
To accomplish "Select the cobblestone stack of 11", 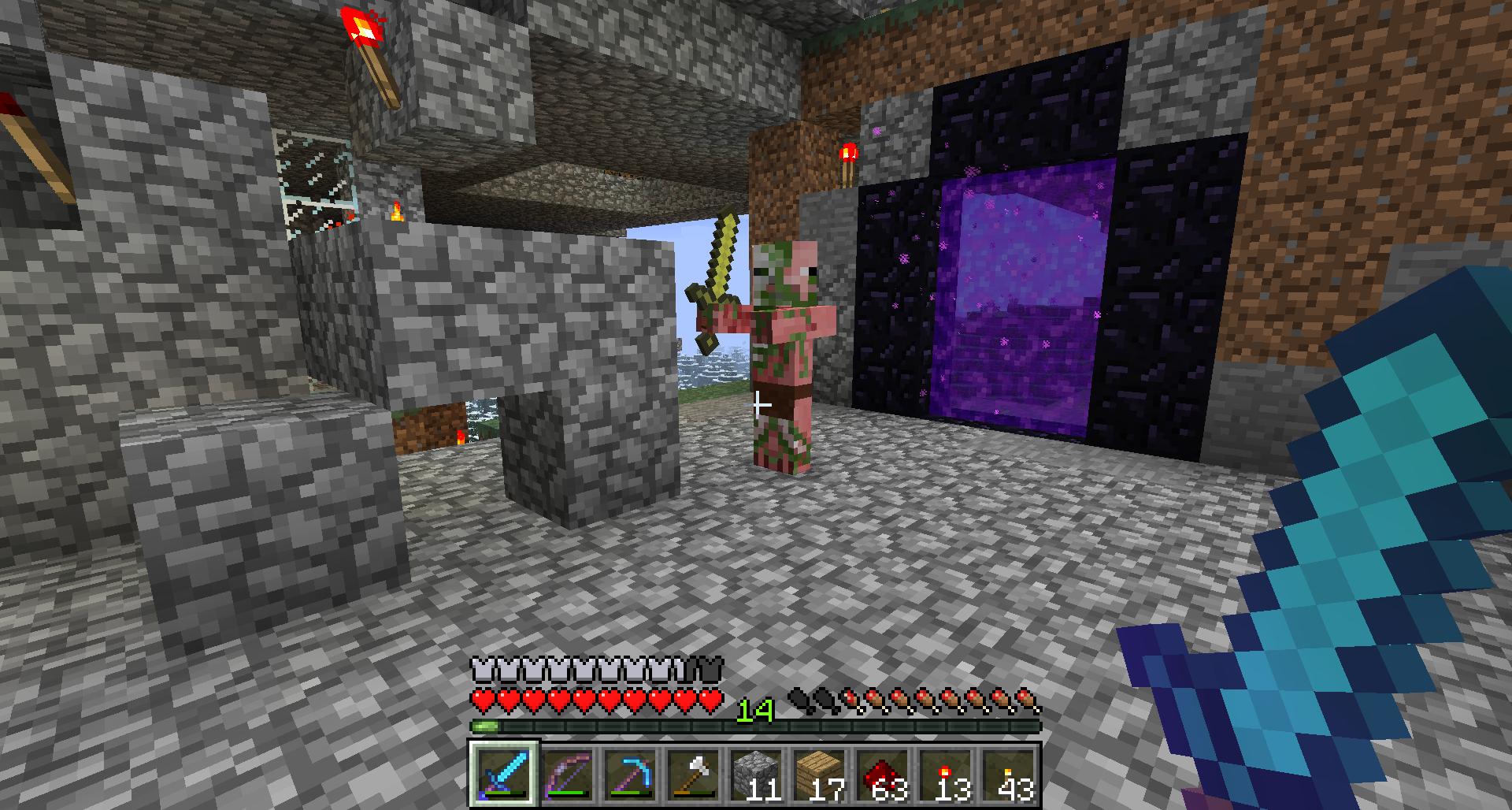I will click(756, 774).
